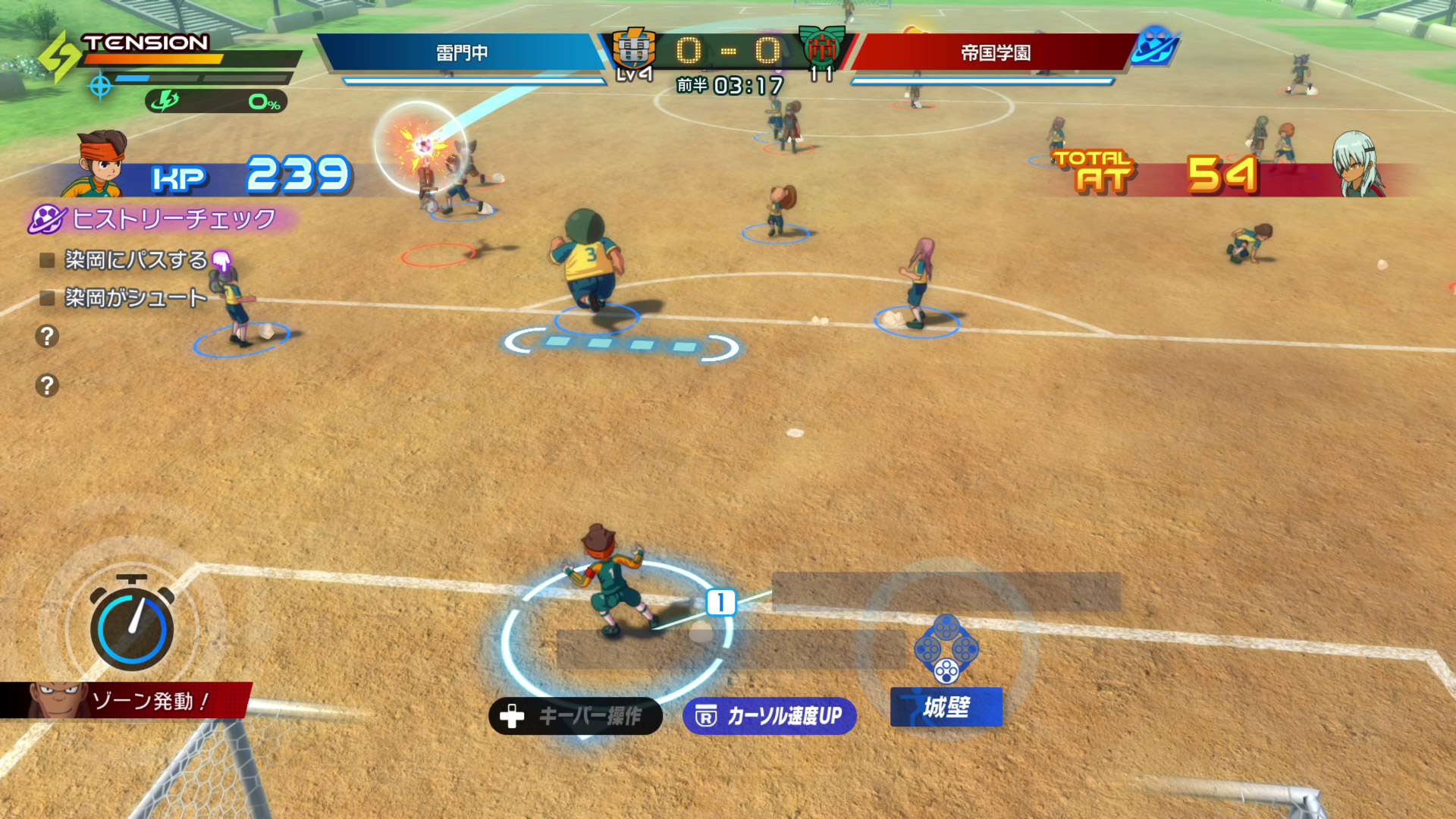
Task: Choose the 城壁 tactic command
Action: coord(946,707)
